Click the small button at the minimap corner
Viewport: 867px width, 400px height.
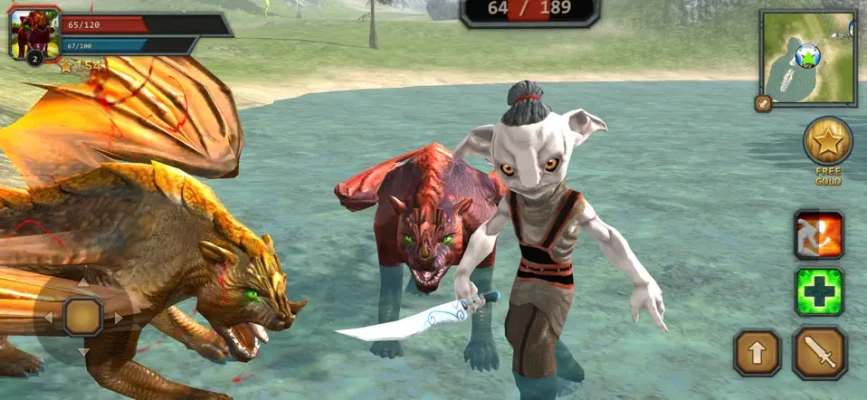[763, 102]
